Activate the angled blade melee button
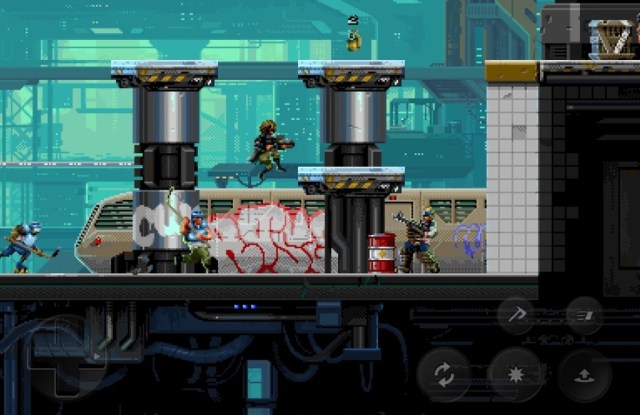The width and height of the screenshot is (640, 415). pyautogui.click(x=517, y=315)
